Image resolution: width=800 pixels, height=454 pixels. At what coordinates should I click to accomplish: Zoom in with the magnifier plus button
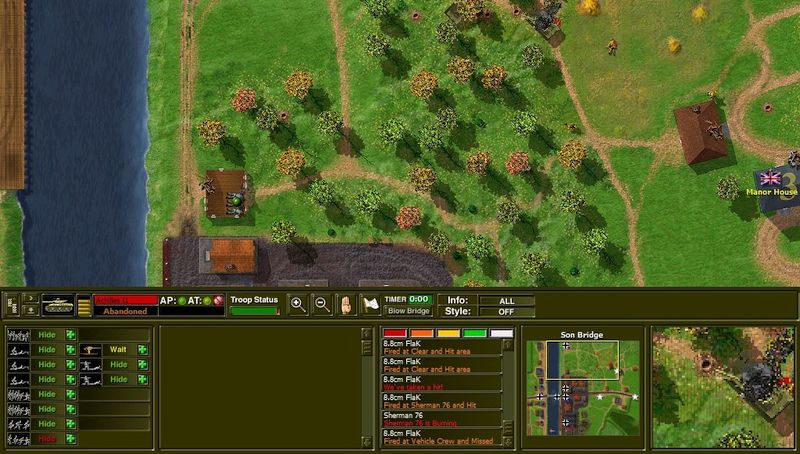point(297,305)
